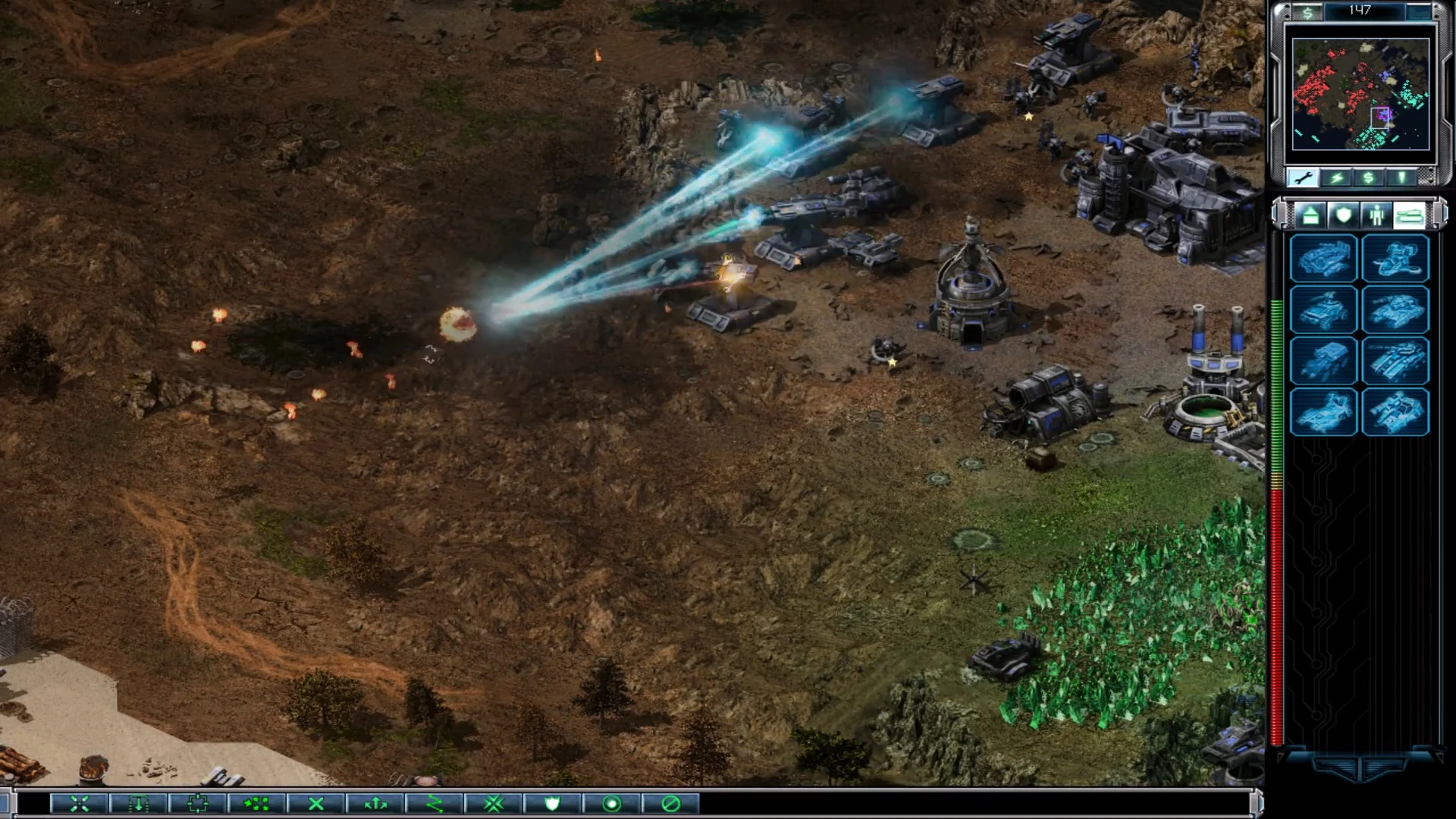Select the power toggle lightning icon
The height and width of the screenshot is (819, 1456).
coord(1338,177)
